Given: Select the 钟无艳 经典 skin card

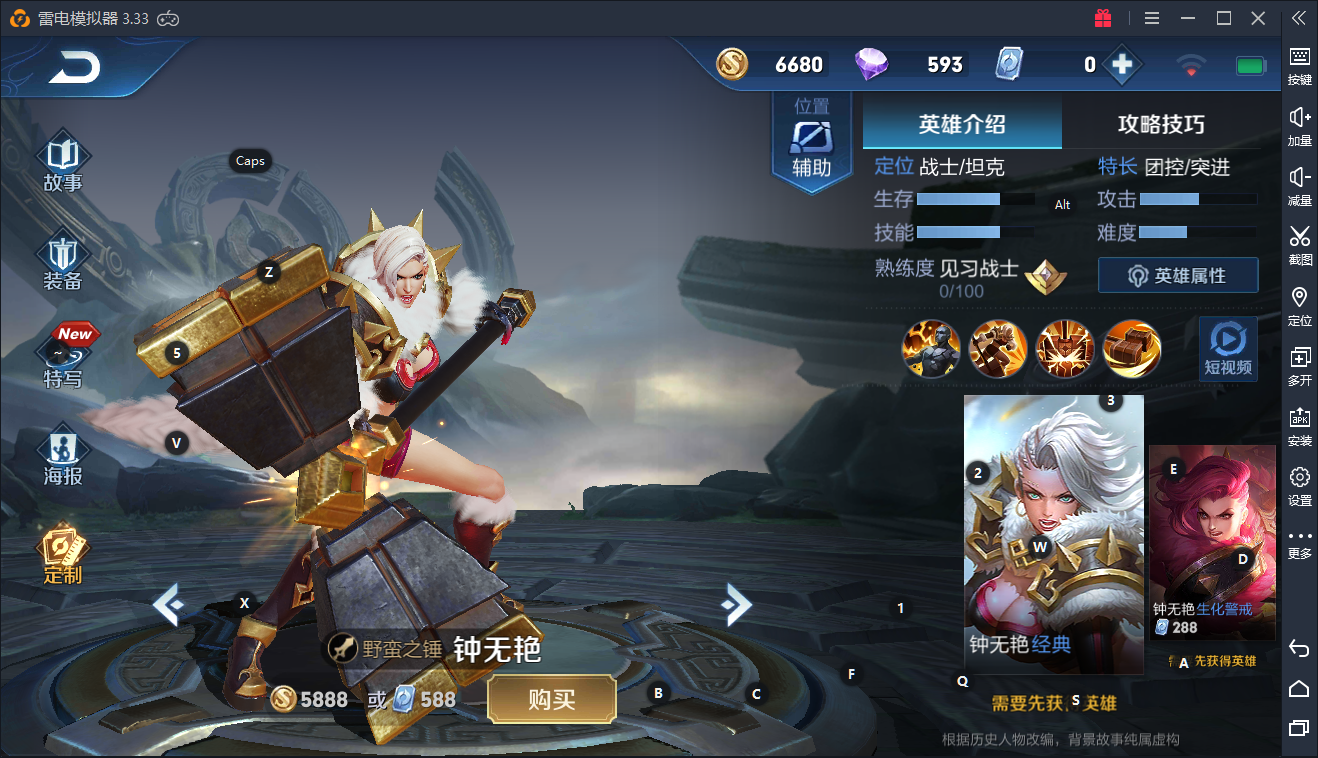Looking at the screenshot, I should point(1053,534).
